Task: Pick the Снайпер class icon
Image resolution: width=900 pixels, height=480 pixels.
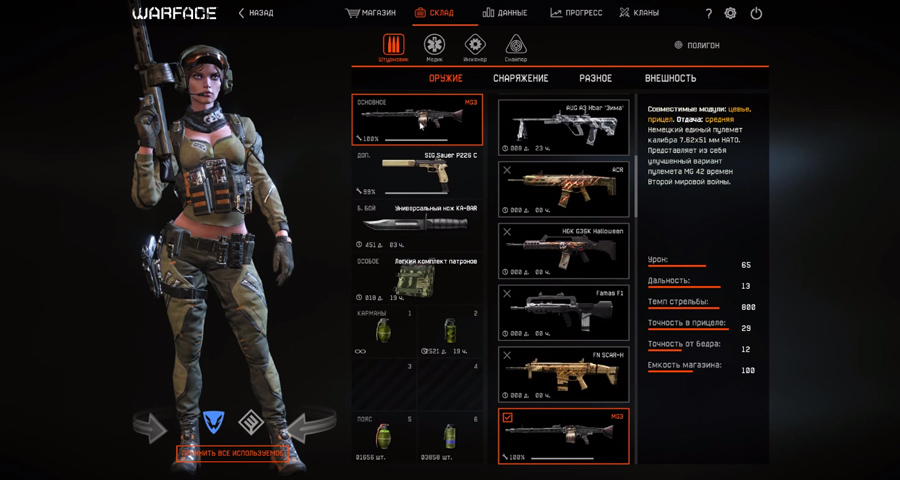Action: pyautogui.click(x=516, y=46)
